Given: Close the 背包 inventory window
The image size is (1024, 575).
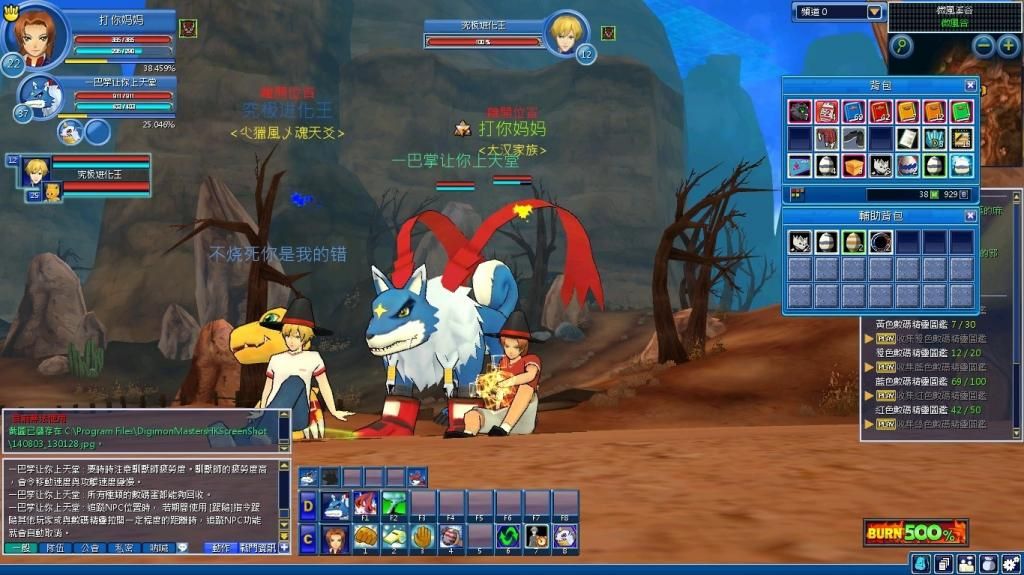Looking at the screenshot, I should (x=970, y=86).
